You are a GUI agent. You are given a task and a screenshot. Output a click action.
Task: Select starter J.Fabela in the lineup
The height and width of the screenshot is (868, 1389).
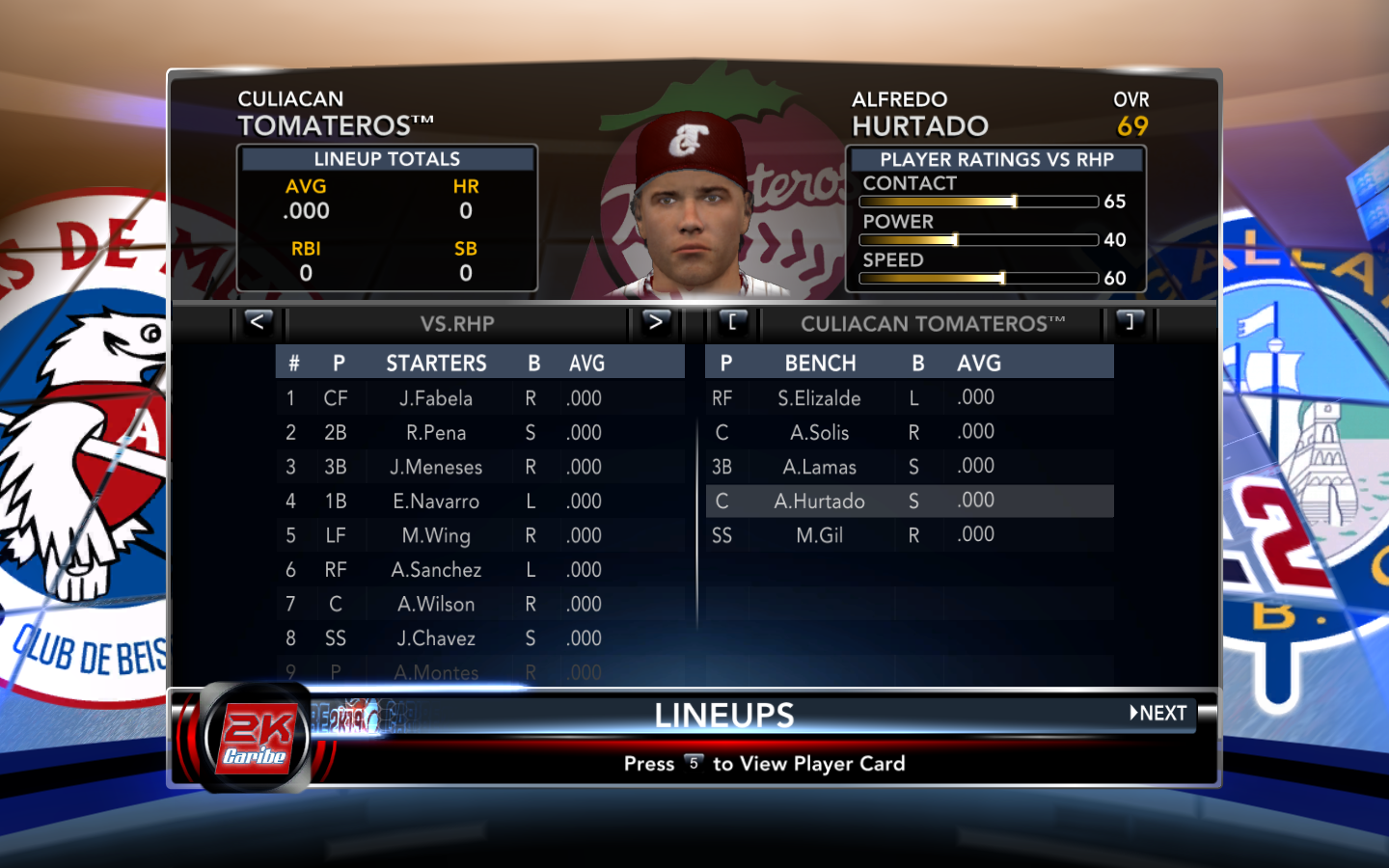[436, 398]
